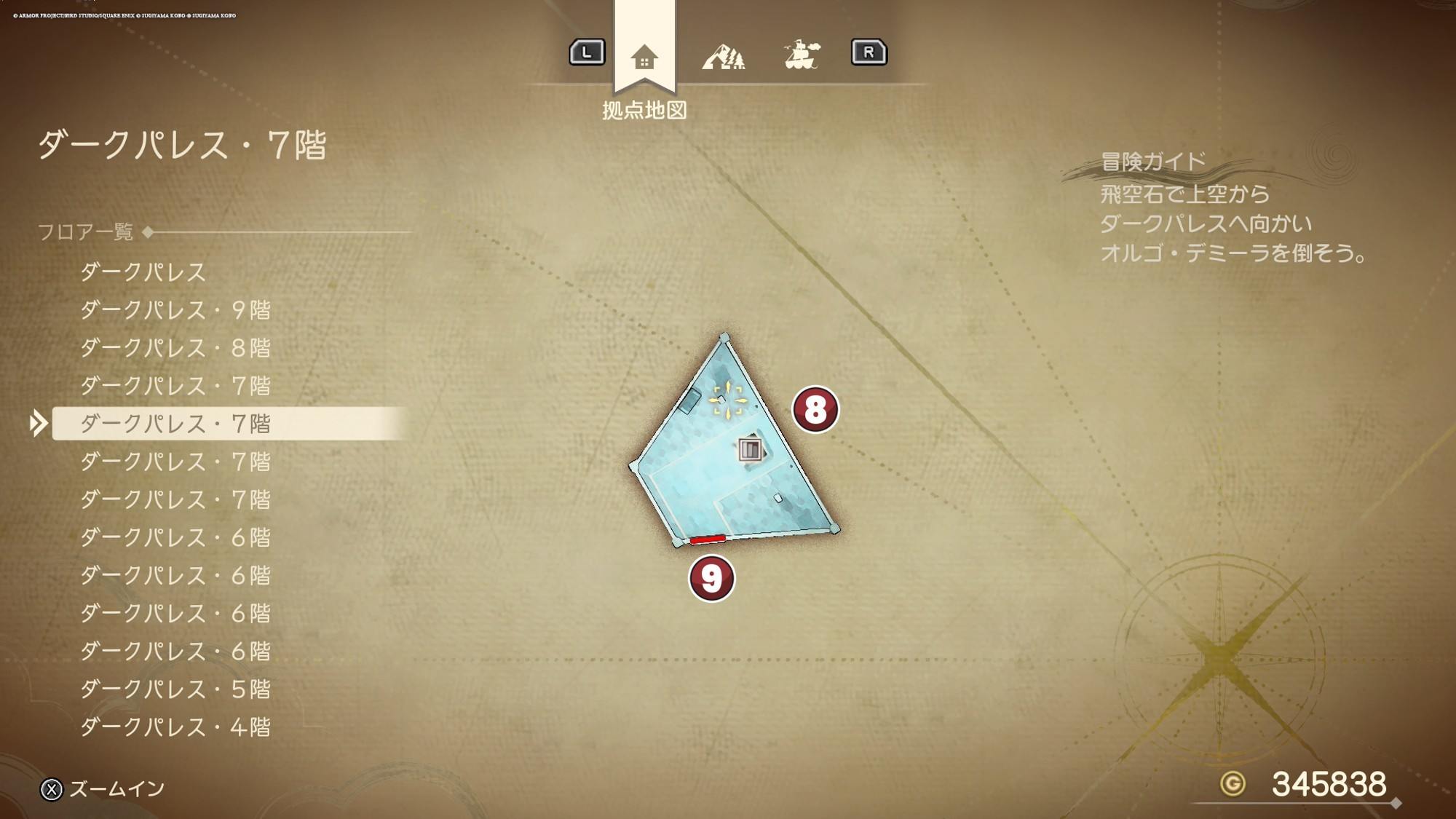Choose the top ダークパレス entry without floor number
This screenshot has height=819, width=1456.
(143, 272)
